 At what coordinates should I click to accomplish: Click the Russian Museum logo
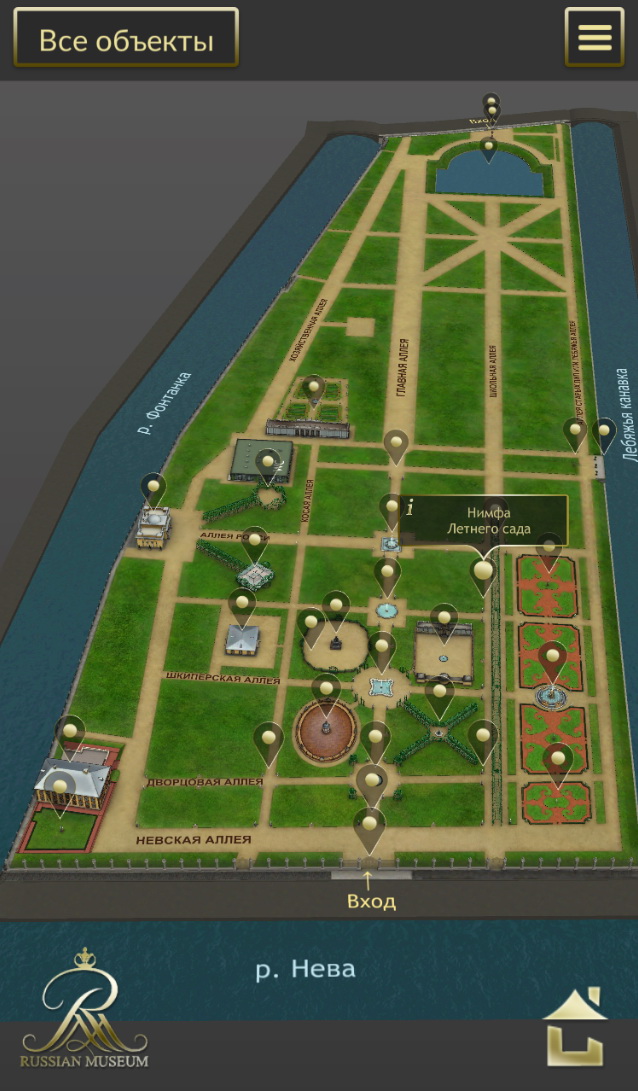pyautogui.click(x=83, y=1008)
